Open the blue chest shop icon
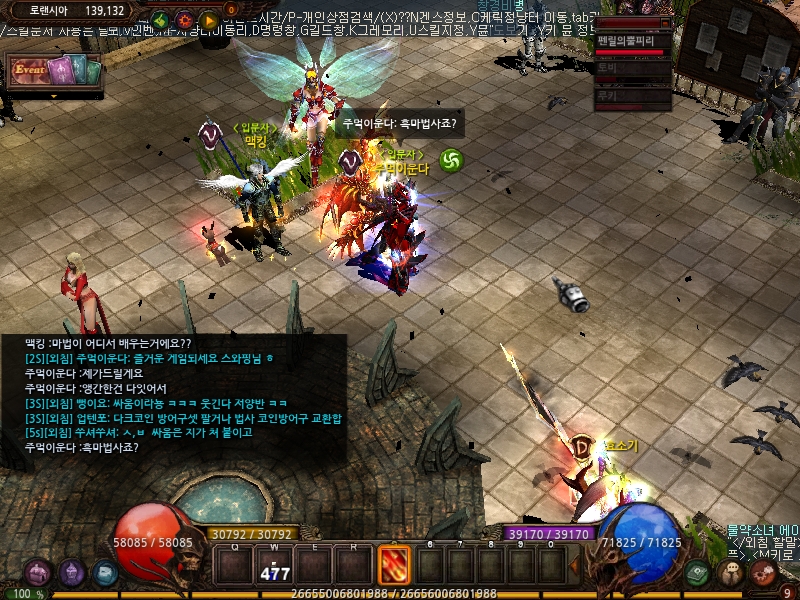This screenshot has height=600, width=800. tap(105, 573)
